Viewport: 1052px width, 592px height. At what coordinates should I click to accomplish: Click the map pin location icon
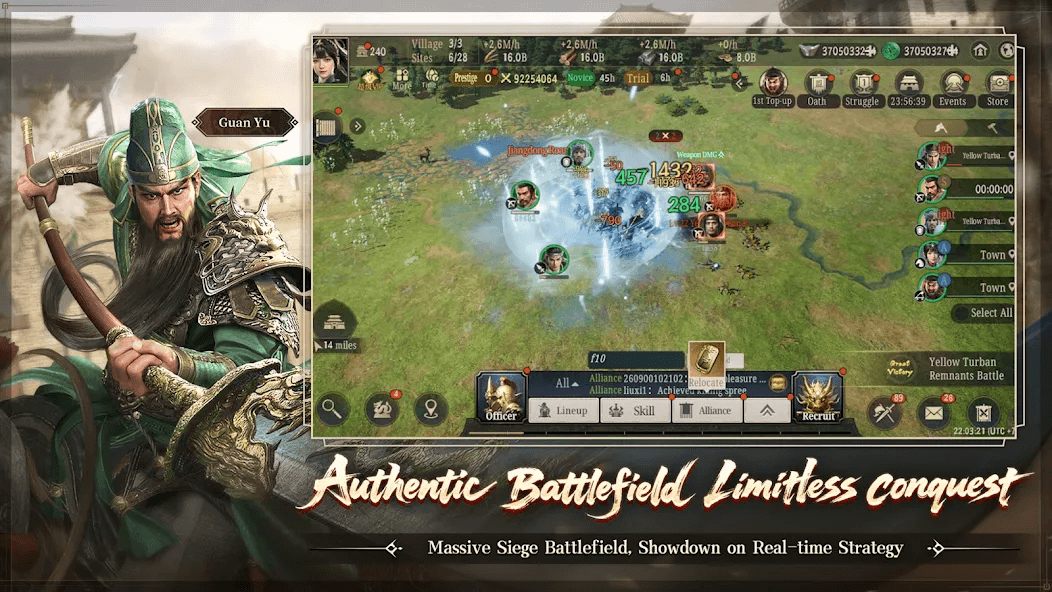431,409
